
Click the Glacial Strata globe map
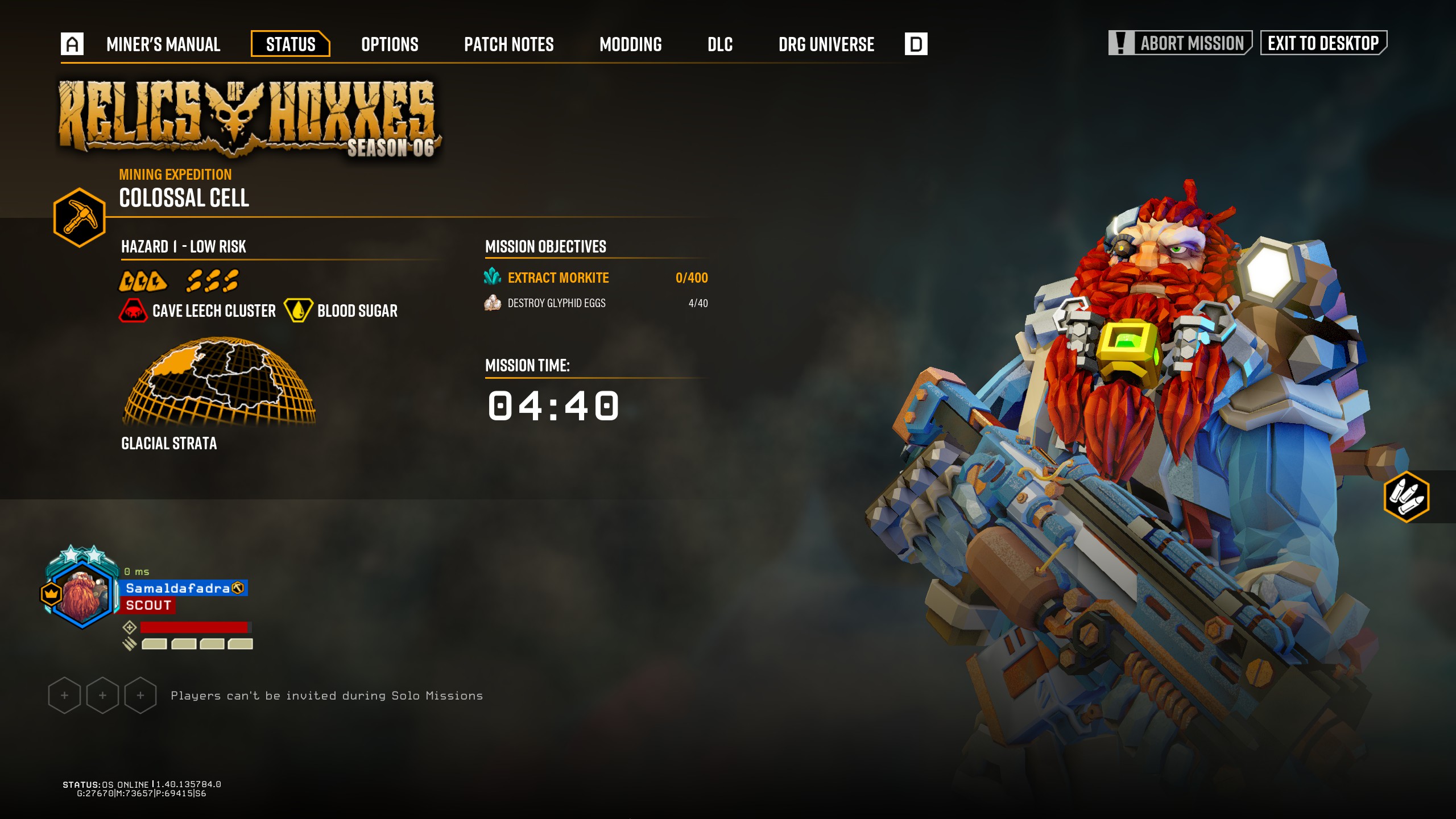coord(219,381)
